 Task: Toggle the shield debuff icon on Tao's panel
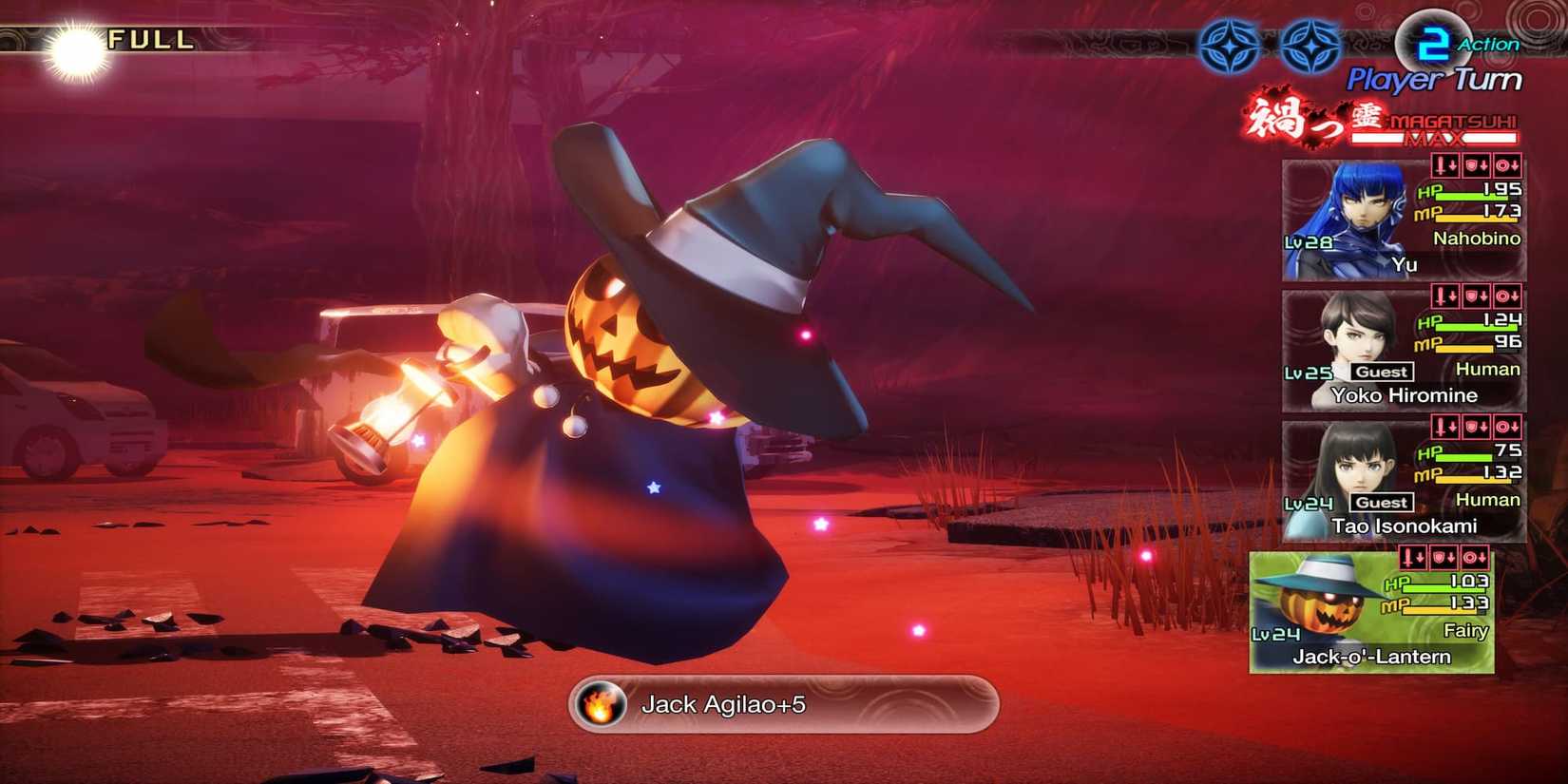[x=1475, y=427]
